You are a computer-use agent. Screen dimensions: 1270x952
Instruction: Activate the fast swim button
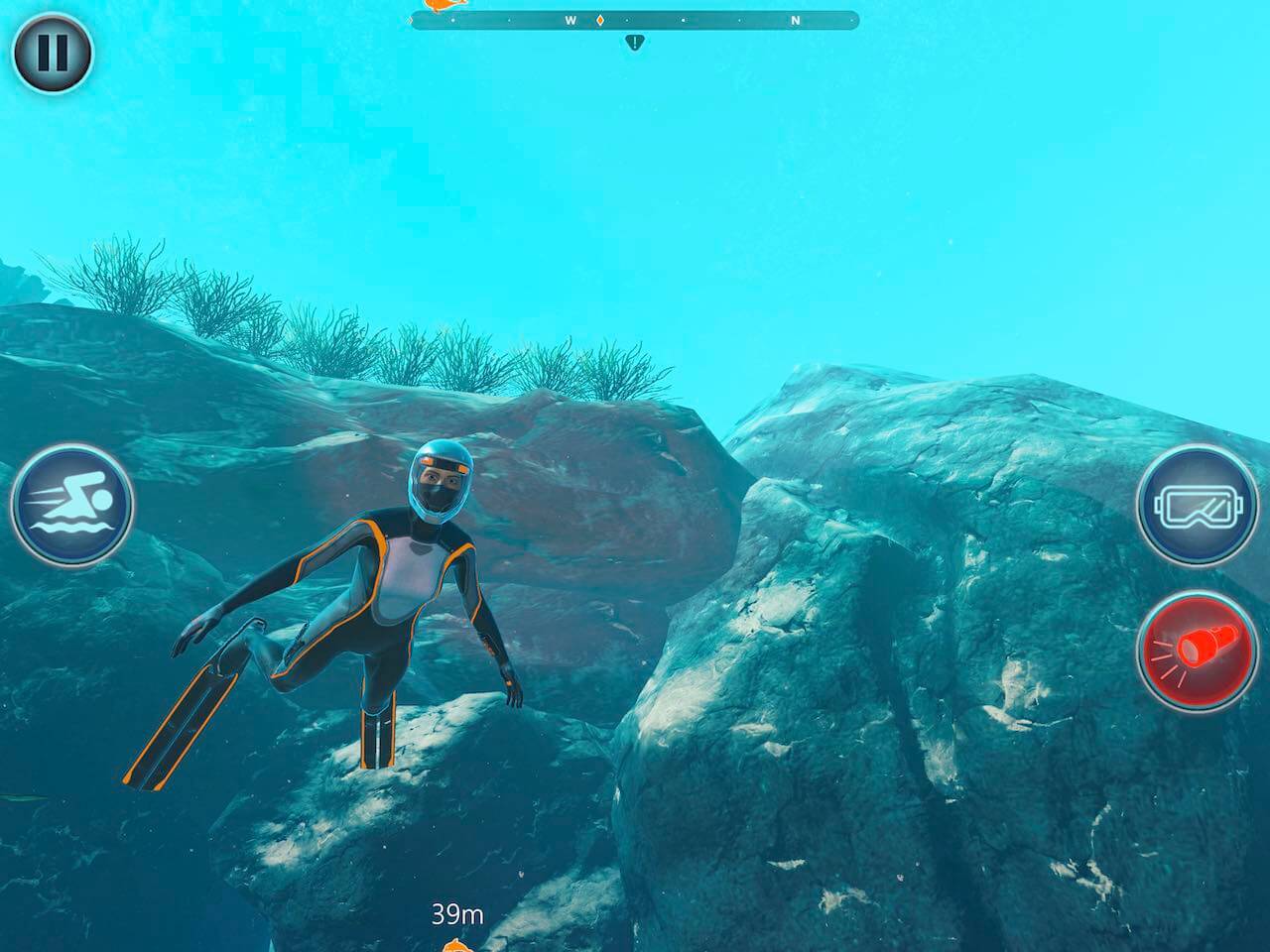coord(72,505)
